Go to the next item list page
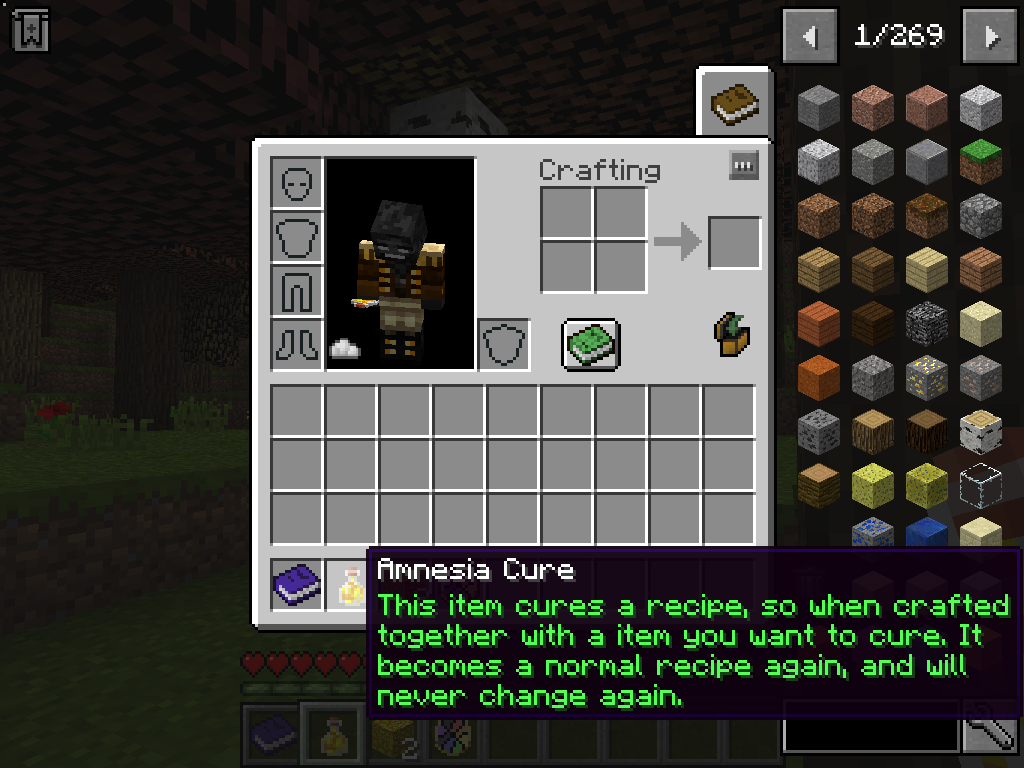This screenshot has height=768, width=1024. [991, 37]
